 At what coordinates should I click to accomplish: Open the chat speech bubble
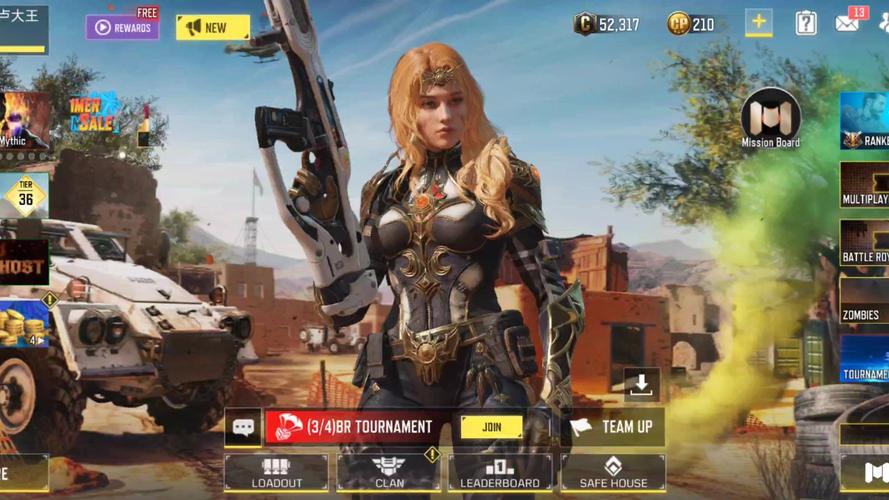(x=243, y=427)
